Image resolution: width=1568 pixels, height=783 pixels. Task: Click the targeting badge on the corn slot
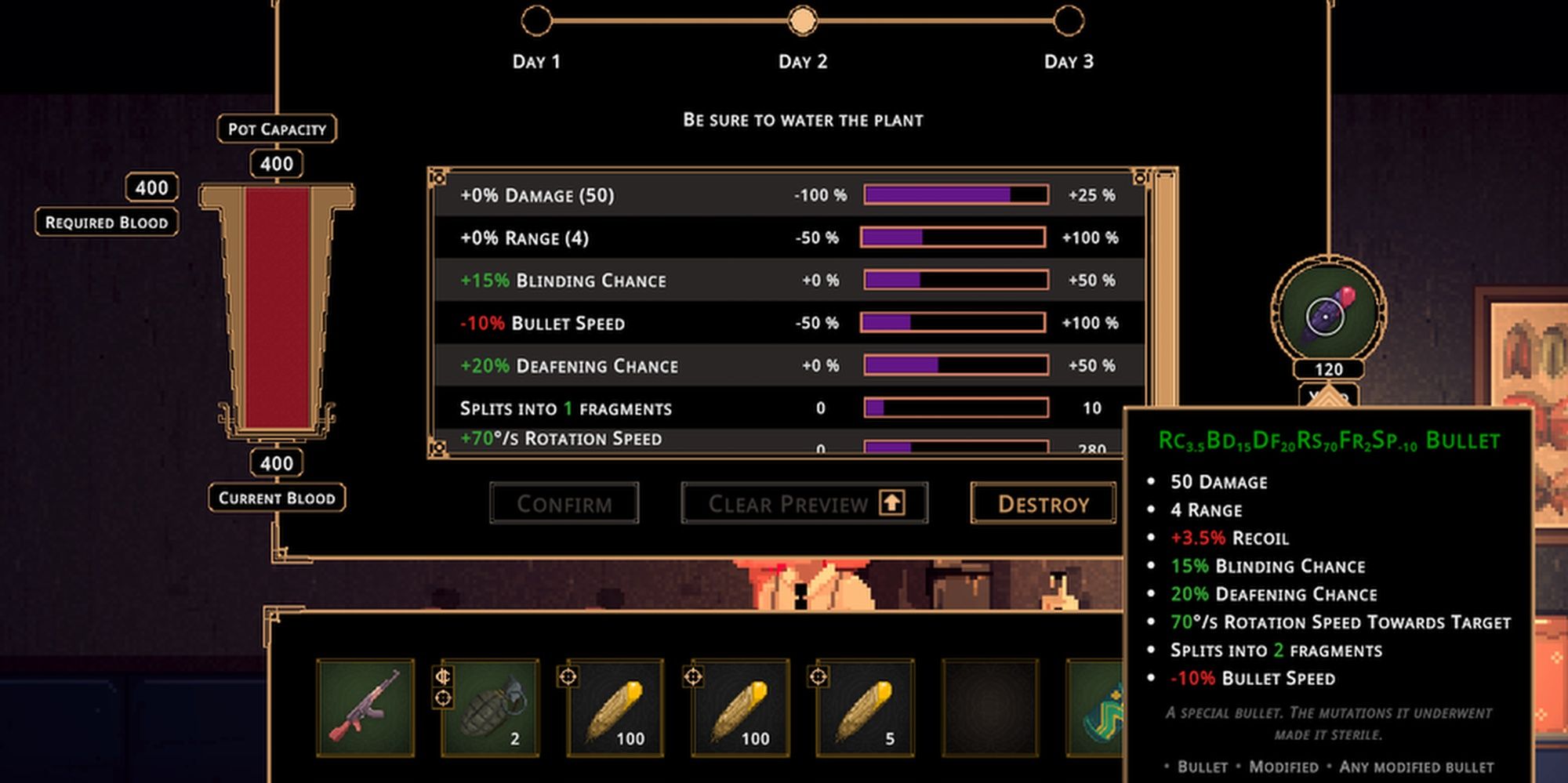(x=568, y=677)
